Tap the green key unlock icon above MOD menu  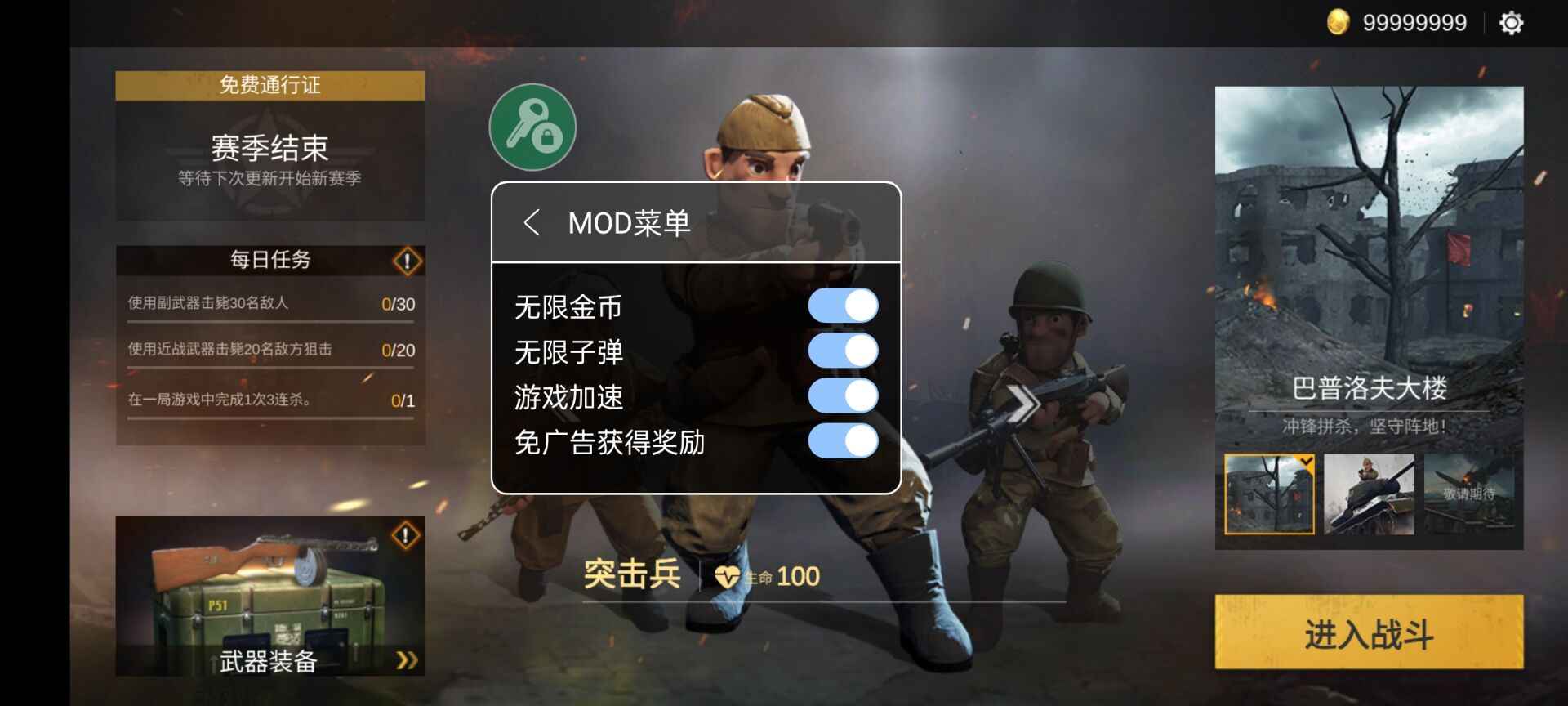[532, 127]
